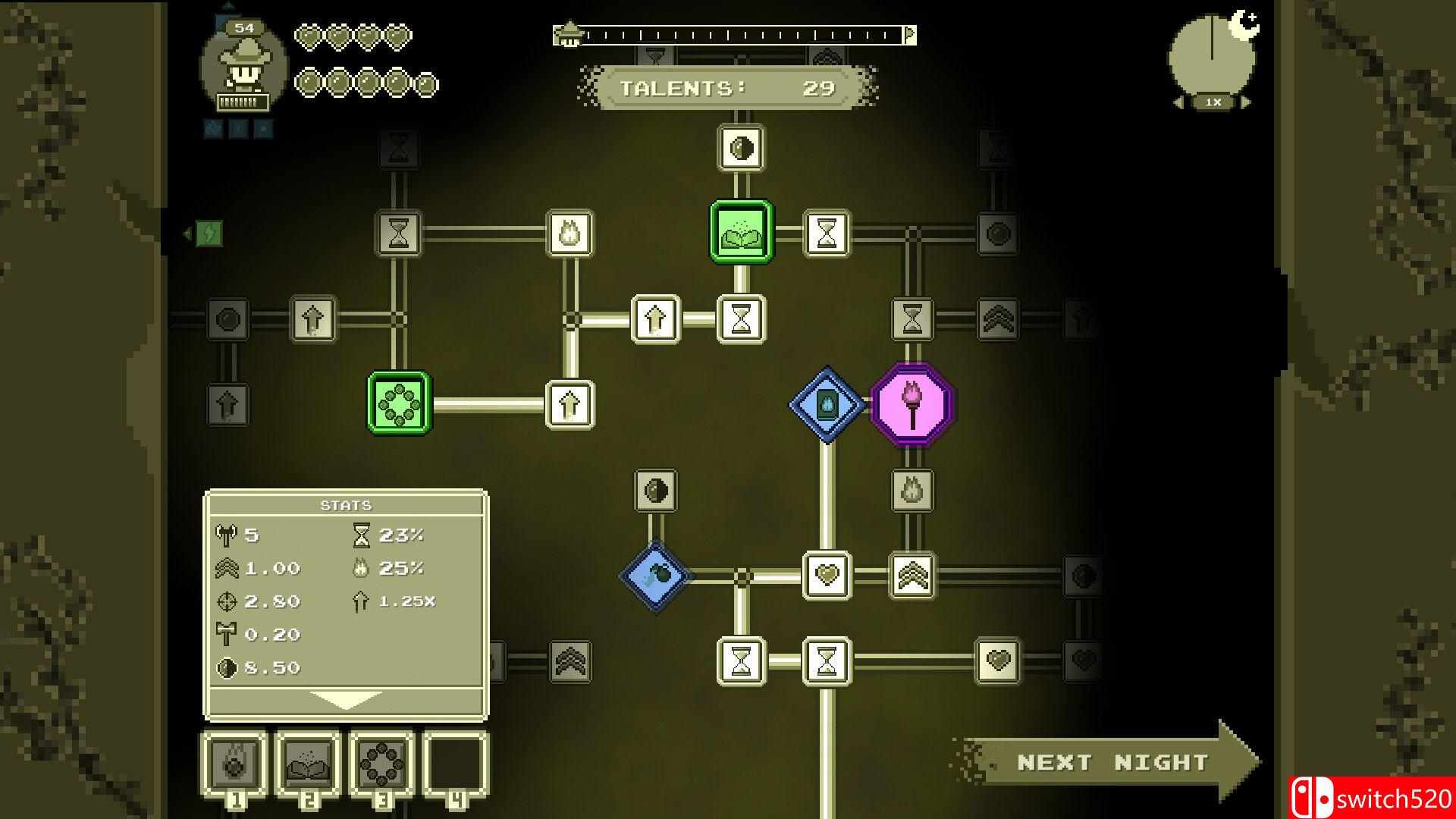Click the hourglass talent right of the book node
Screen dimensions: 1456x819
(826, 231)
